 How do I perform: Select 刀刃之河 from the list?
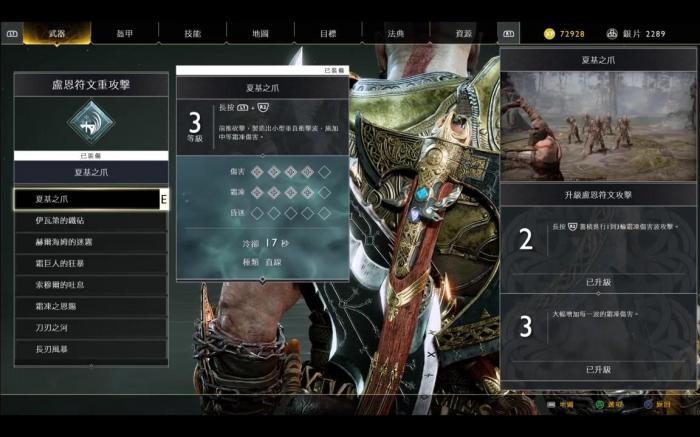(x=91, y=328)
